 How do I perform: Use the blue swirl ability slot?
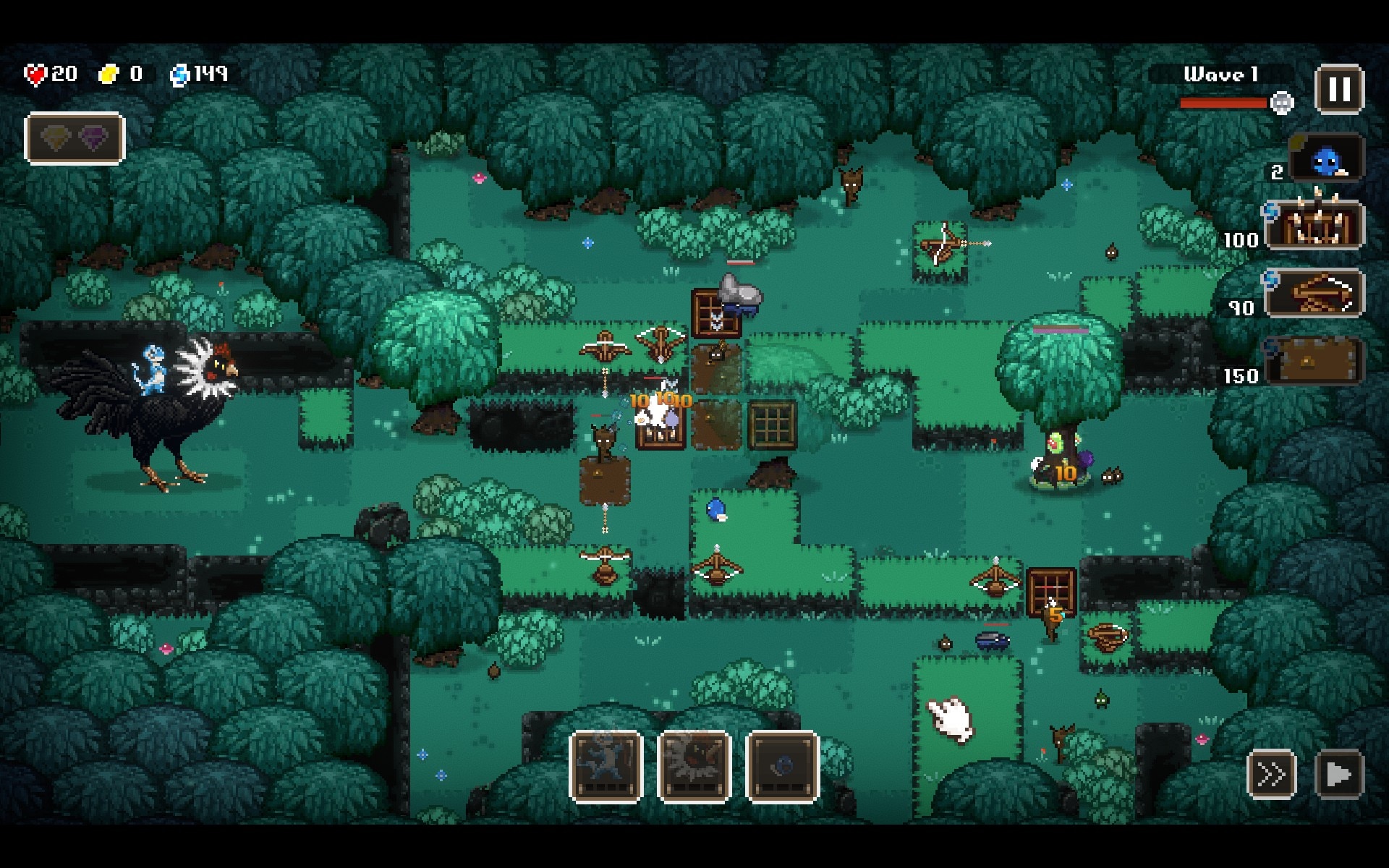[782, 767]
